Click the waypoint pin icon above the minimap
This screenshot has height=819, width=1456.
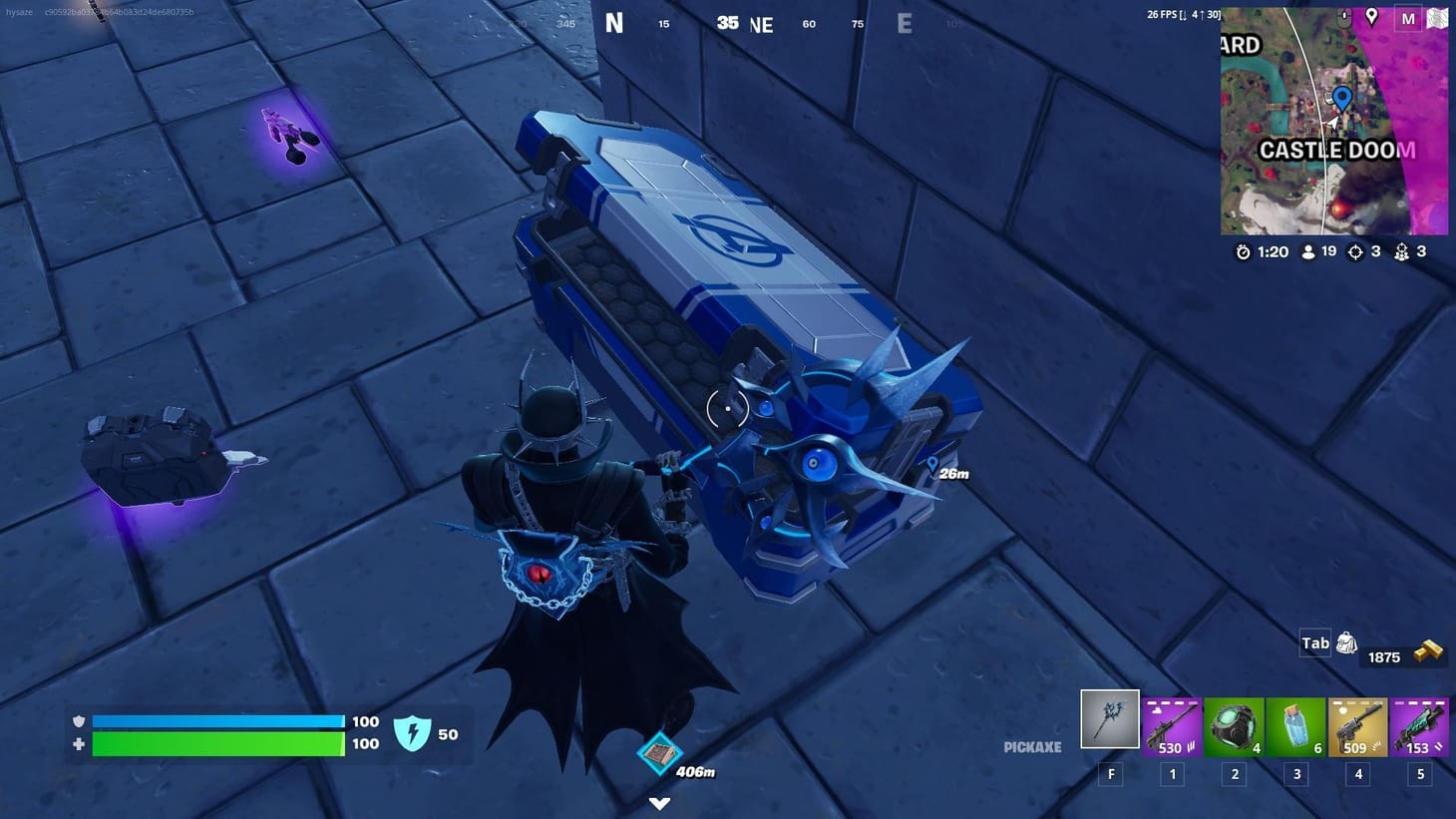pyautogui.click(x=1371, y=17)
